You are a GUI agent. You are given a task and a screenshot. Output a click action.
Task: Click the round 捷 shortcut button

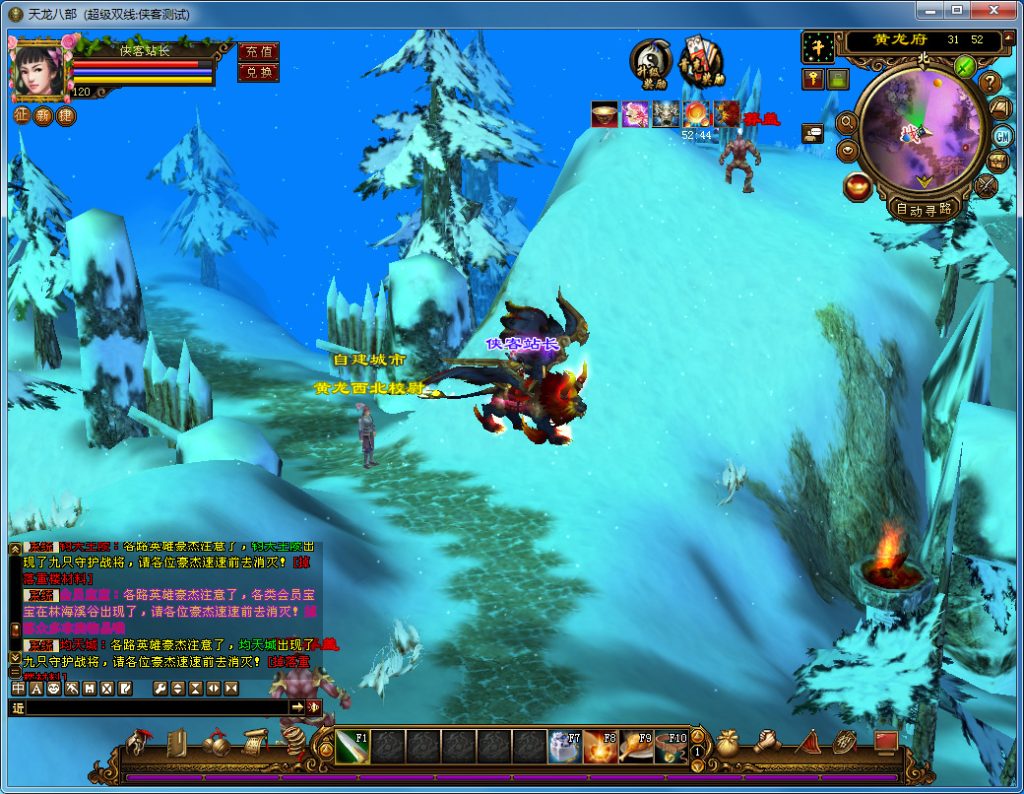65,115
